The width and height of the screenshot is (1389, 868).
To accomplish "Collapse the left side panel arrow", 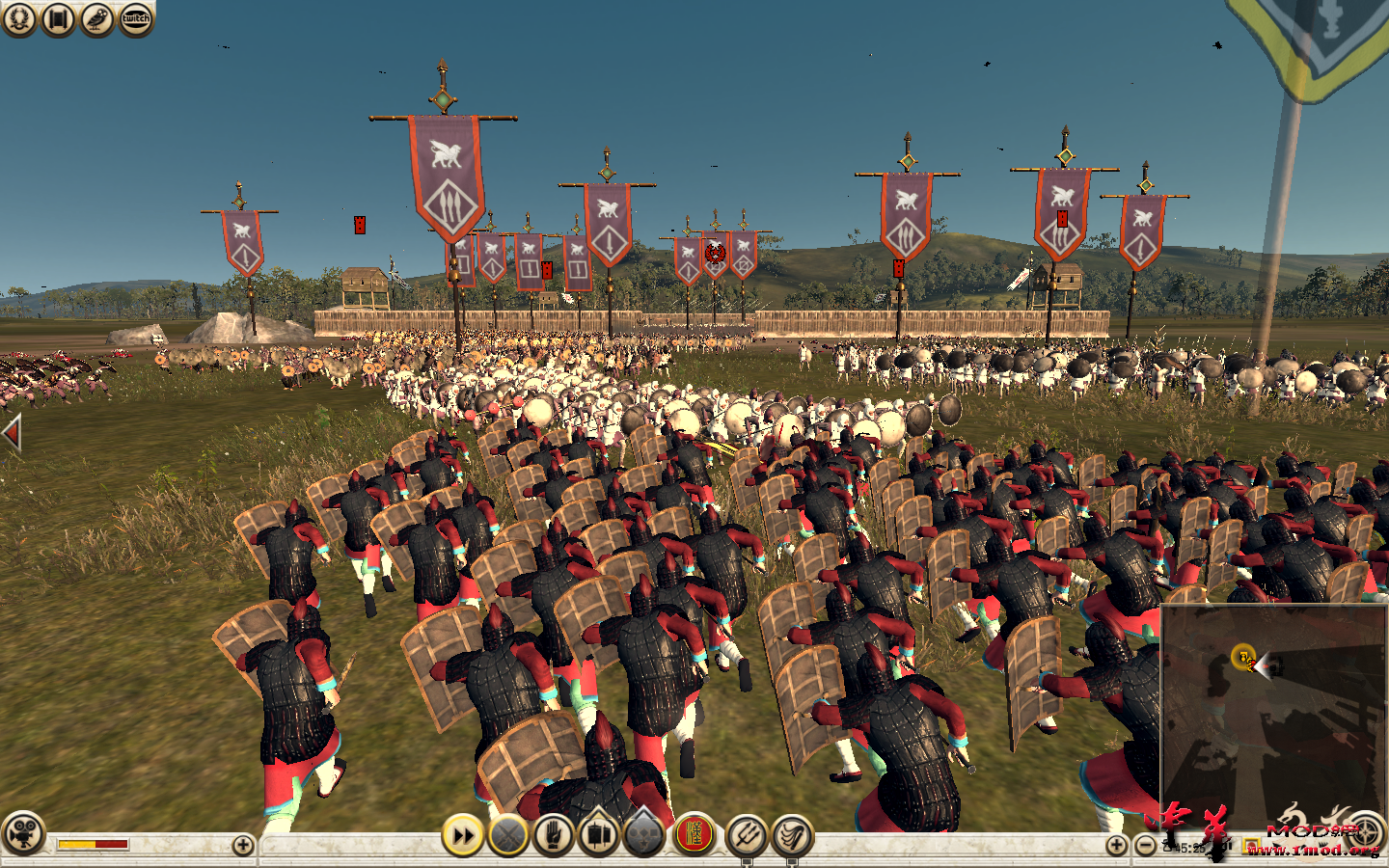I will tap(10, 434).
